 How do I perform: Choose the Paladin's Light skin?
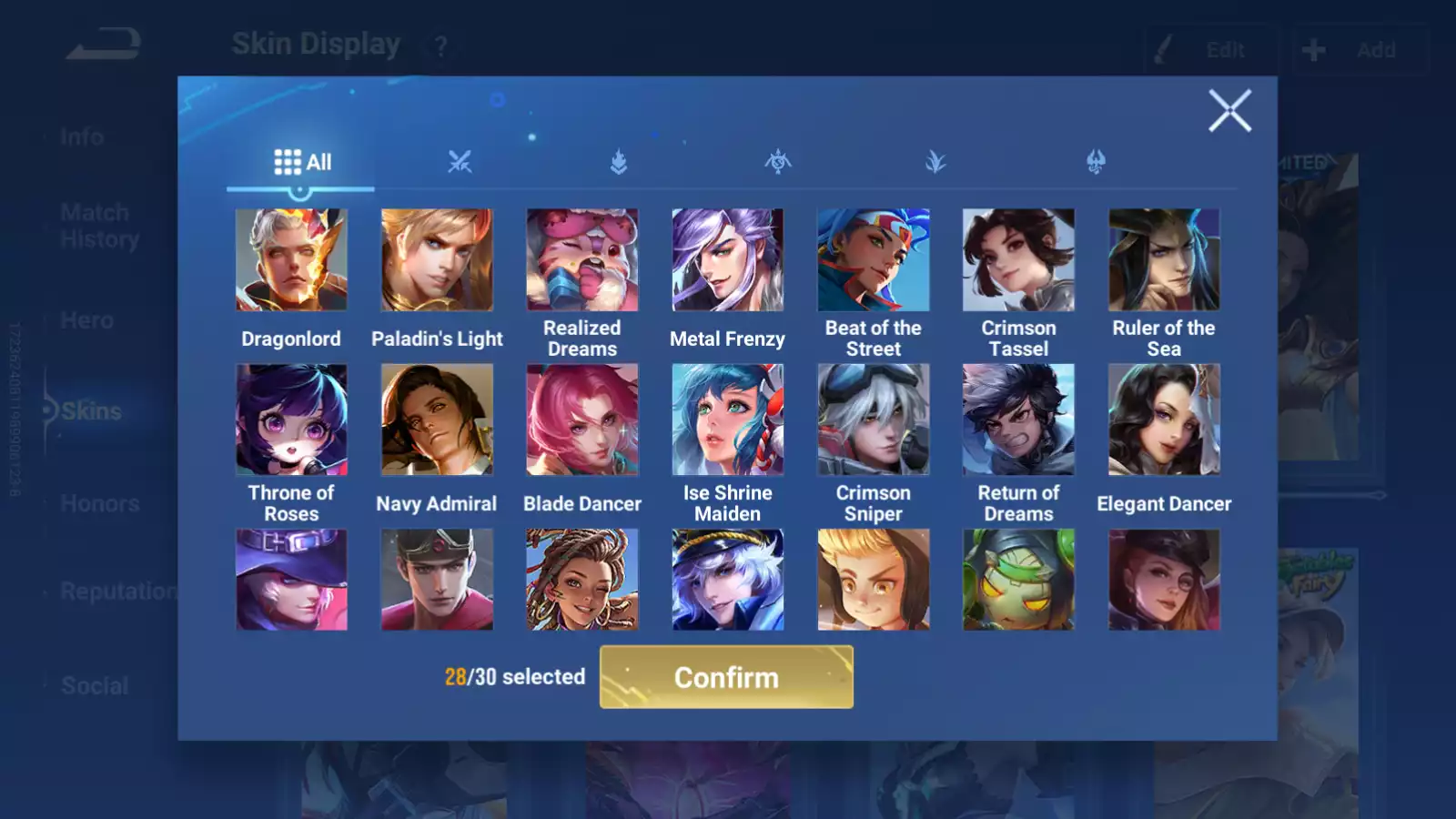[x=437, y=260]
